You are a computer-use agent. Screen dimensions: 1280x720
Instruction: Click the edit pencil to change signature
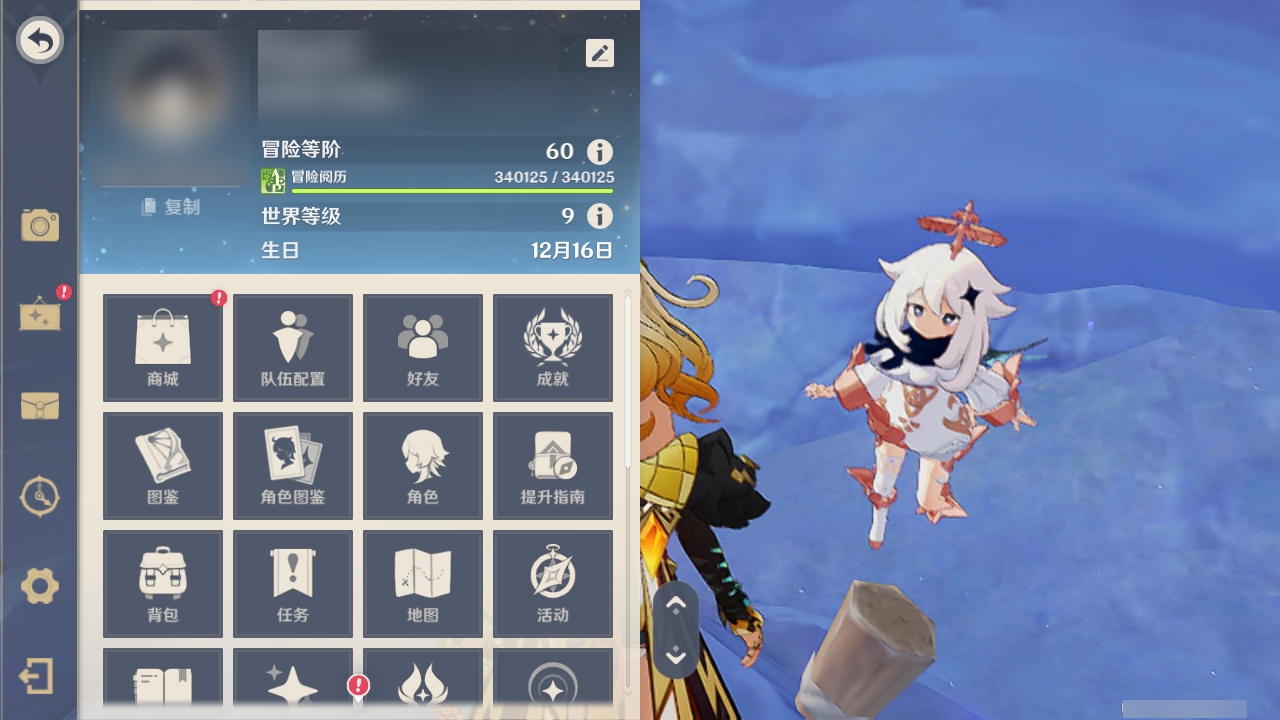pos(600,53)
